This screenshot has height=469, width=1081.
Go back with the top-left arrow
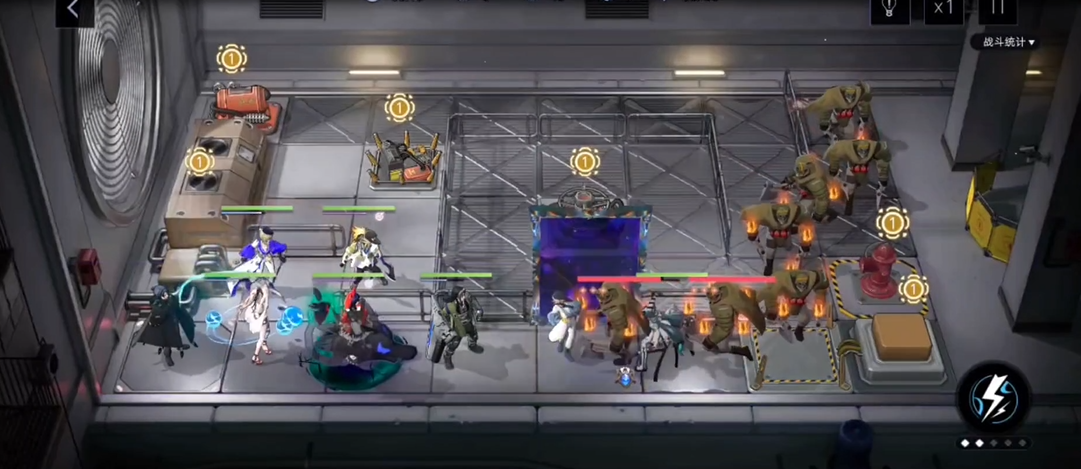pos(74,11)
